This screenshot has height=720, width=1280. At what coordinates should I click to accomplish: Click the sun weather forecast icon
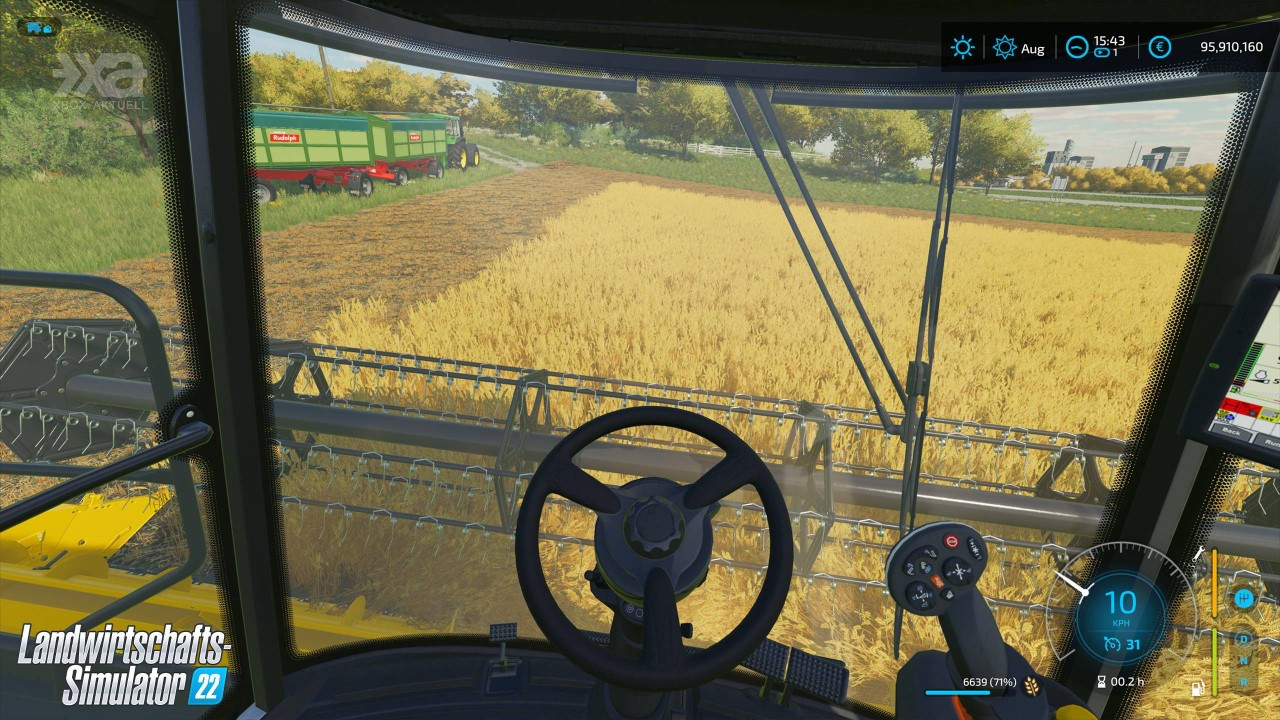coord(962,47)
